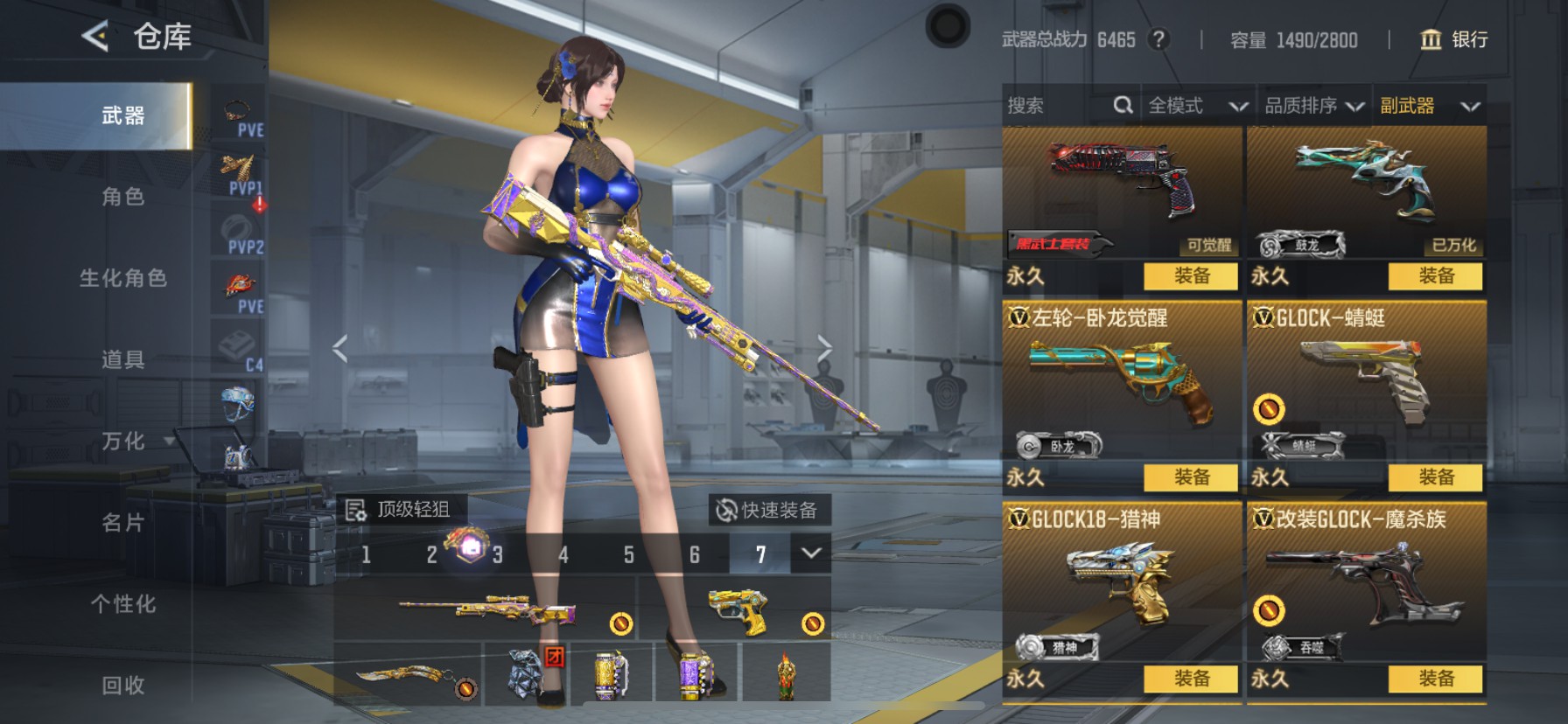Equip the GLOCK18-猎神 pistol
This screenshot has height=724, width=1568.
click(1191, 679)
